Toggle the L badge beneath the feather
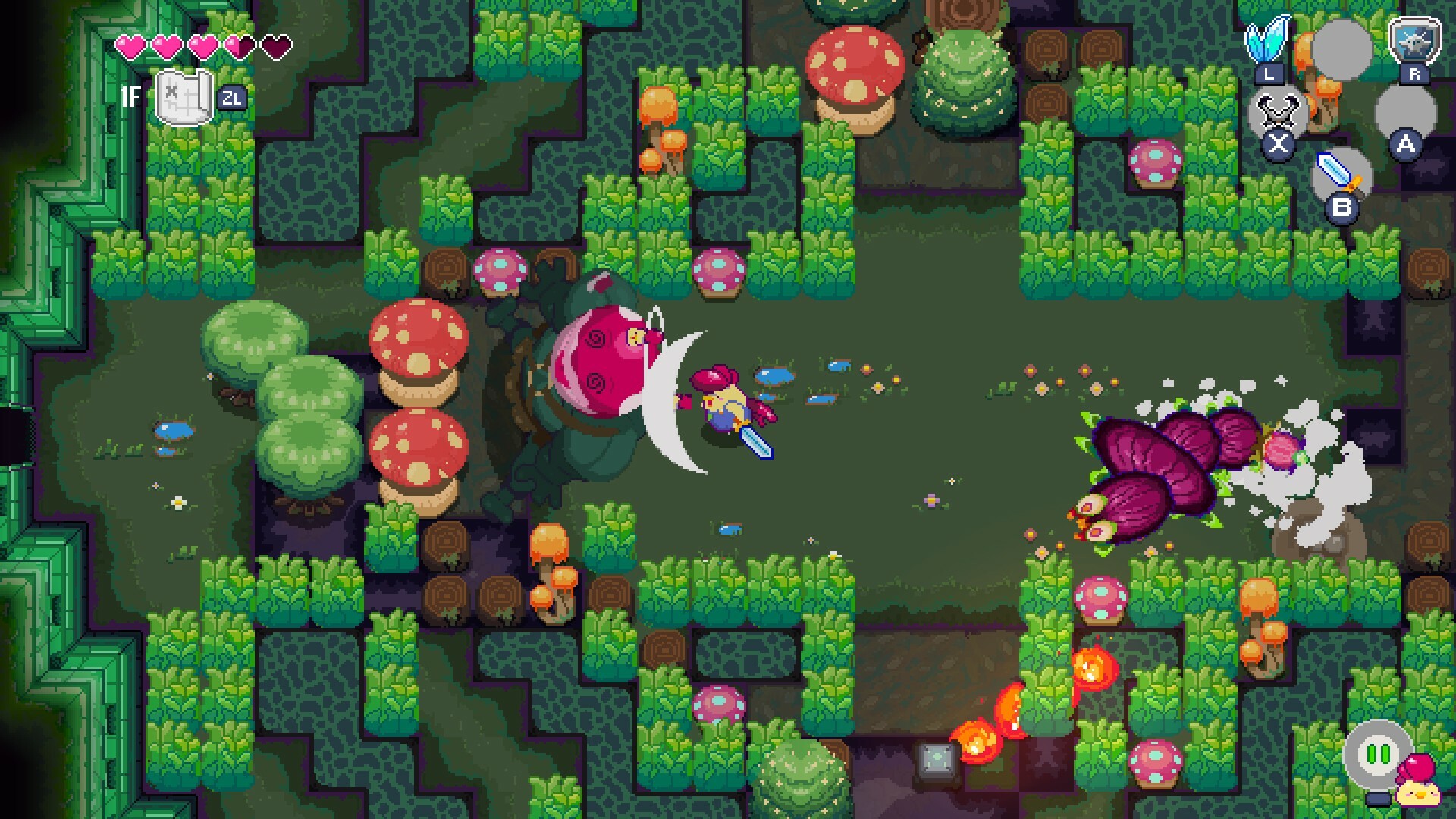The image size is (1456, 819). [1269, 74]
